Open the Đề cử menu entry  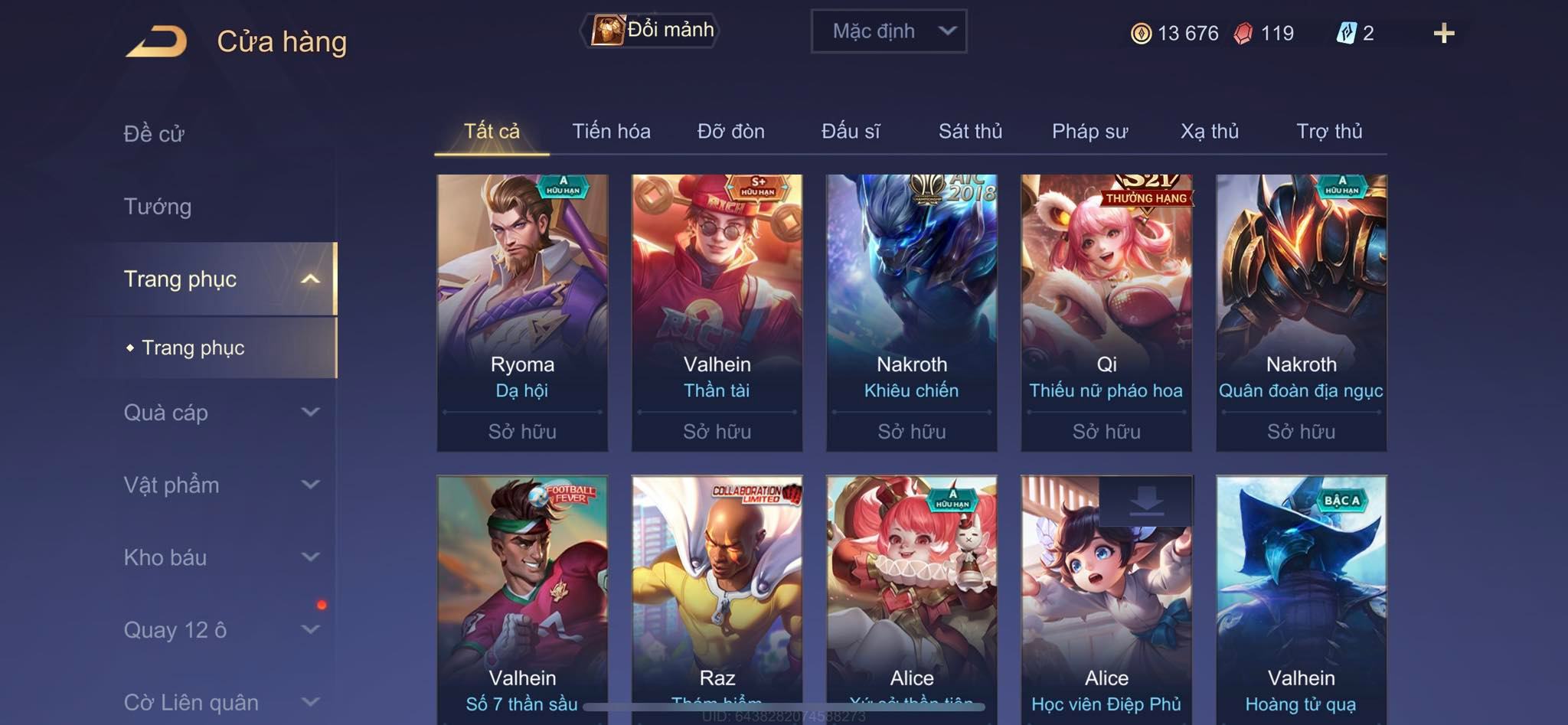[154, 134]
